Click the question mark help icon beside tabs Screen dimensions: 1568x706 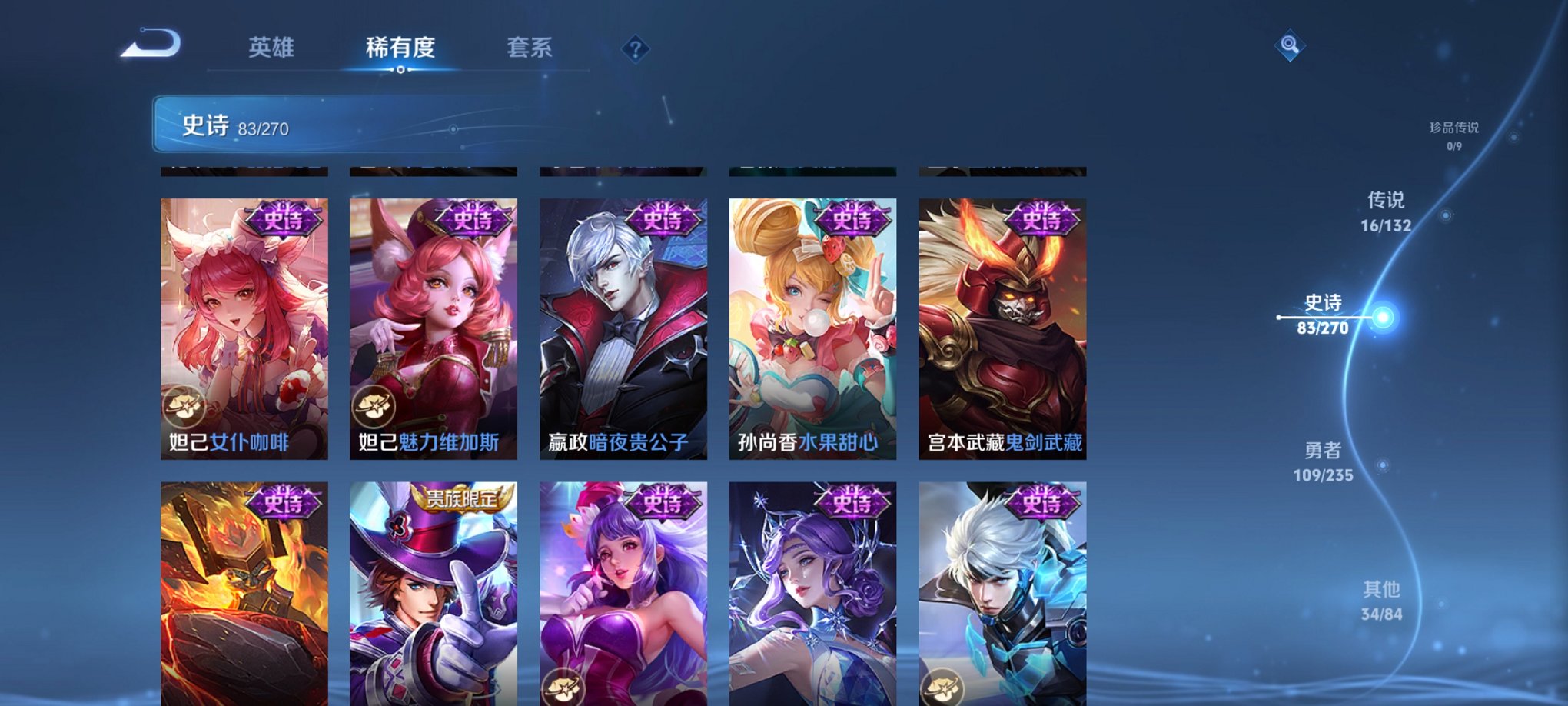click(634, 49)
